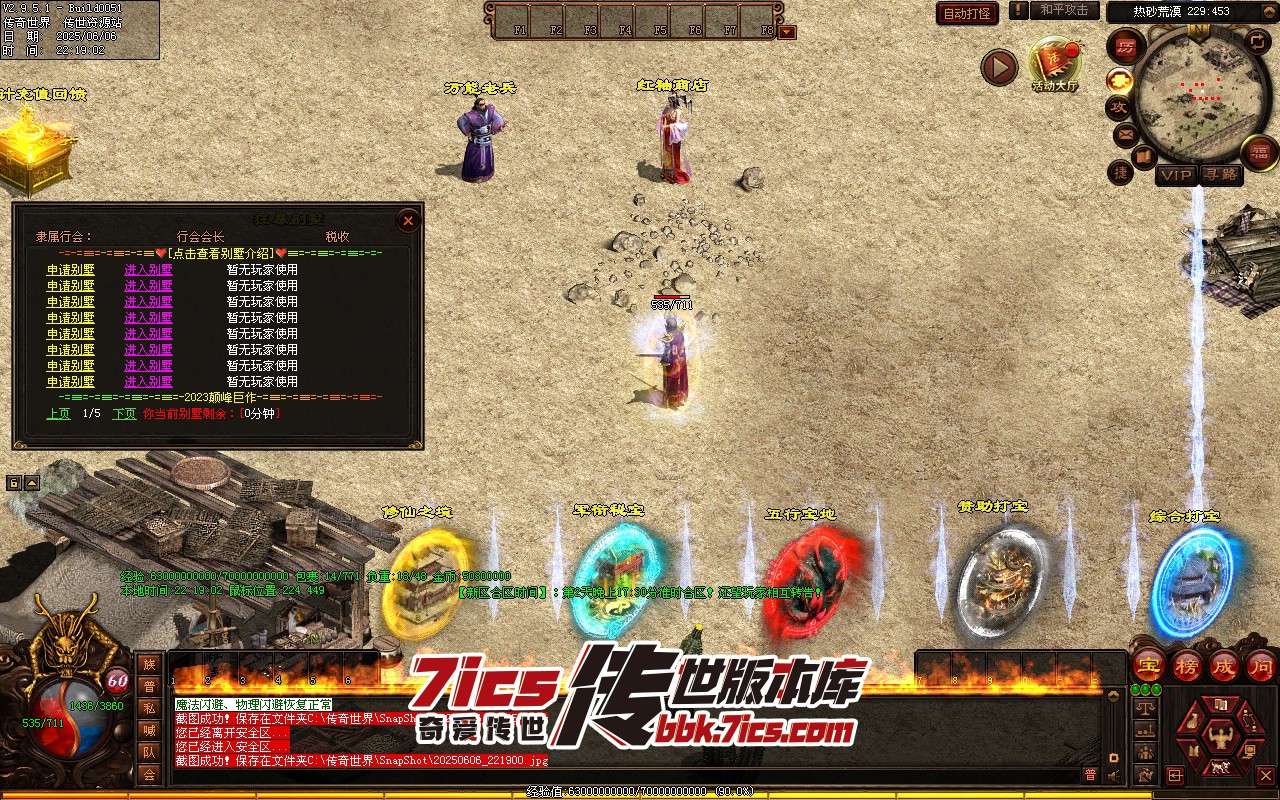The width and height of the screenshot is (1280, 800).
Task: Go to the next page via 下页
Action: coord(124,413)
